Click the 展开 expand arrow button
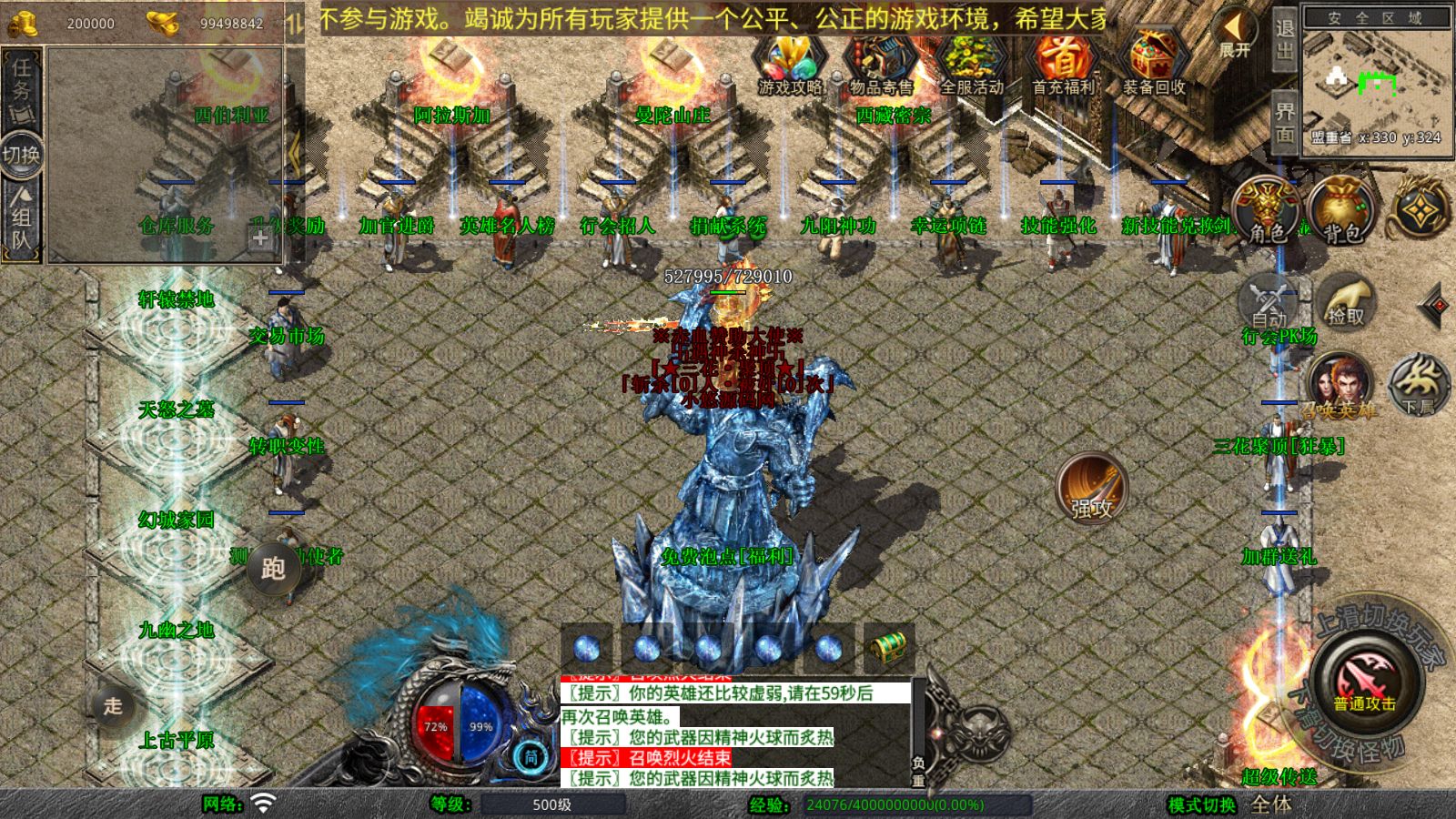This screenshot has height=819, width=1456. click(1235, 35)
